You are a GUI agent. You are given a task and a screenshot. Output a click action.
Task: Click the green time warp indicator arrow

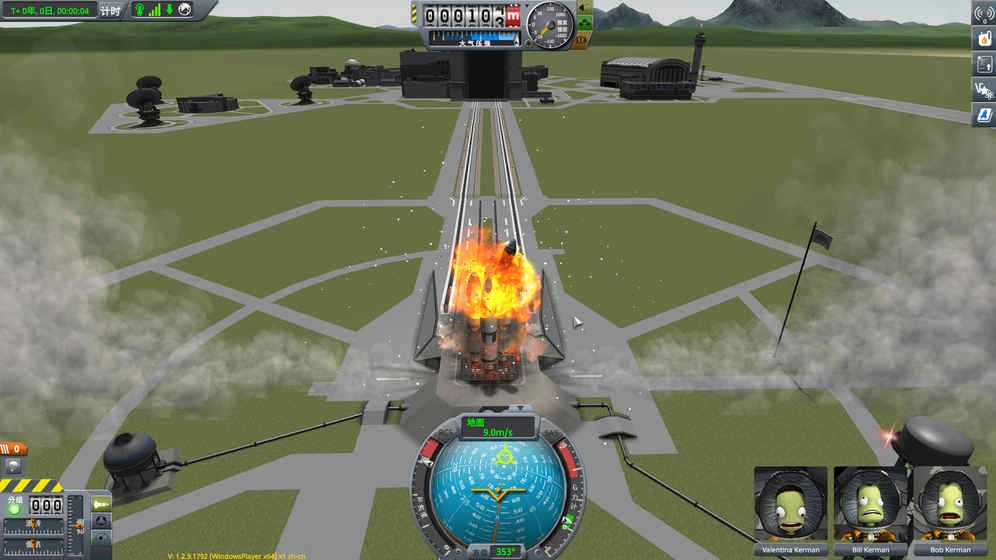170,10
